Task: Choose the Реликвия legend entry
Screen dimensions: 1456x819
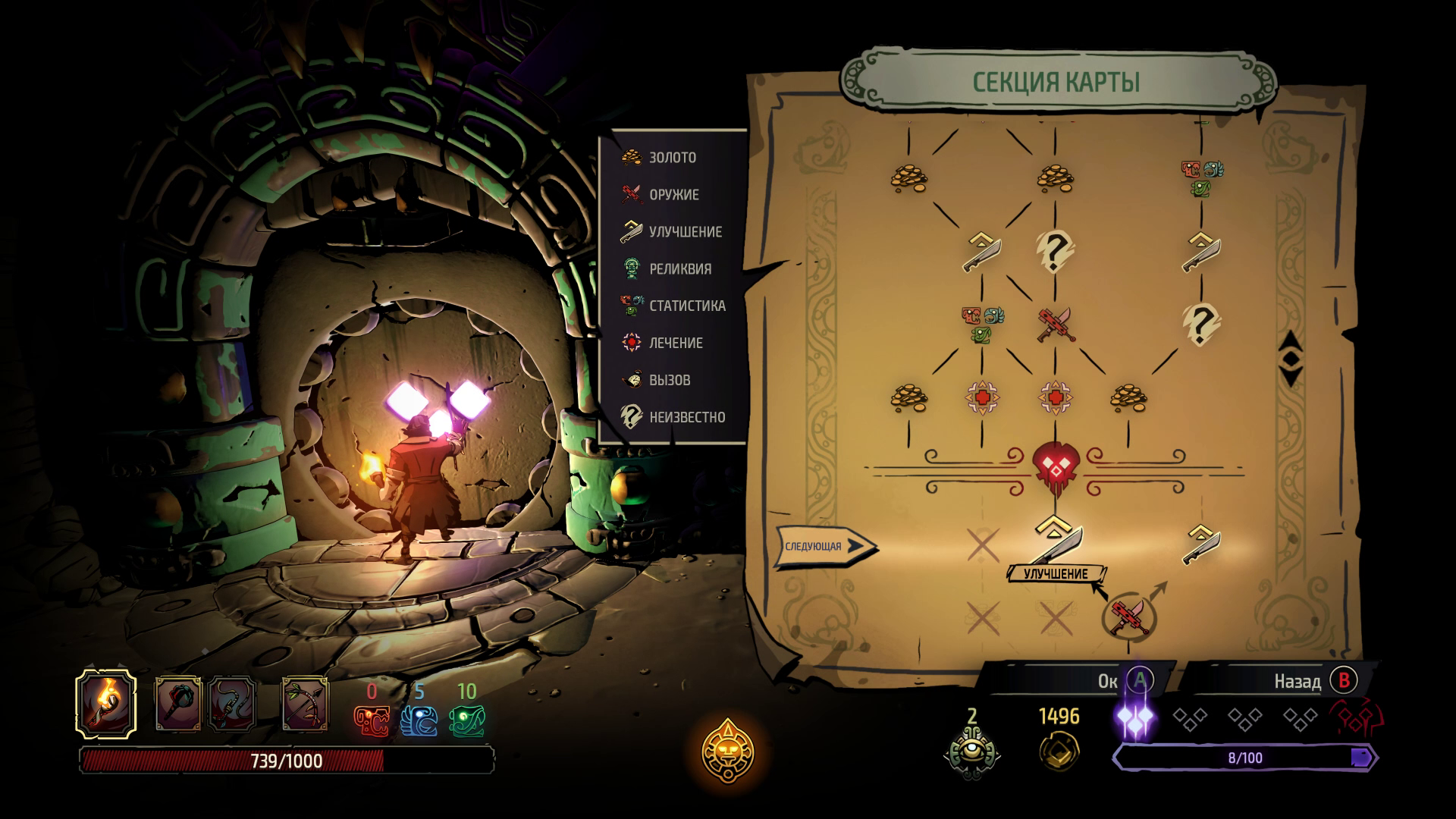Action: tap(667, 268)
